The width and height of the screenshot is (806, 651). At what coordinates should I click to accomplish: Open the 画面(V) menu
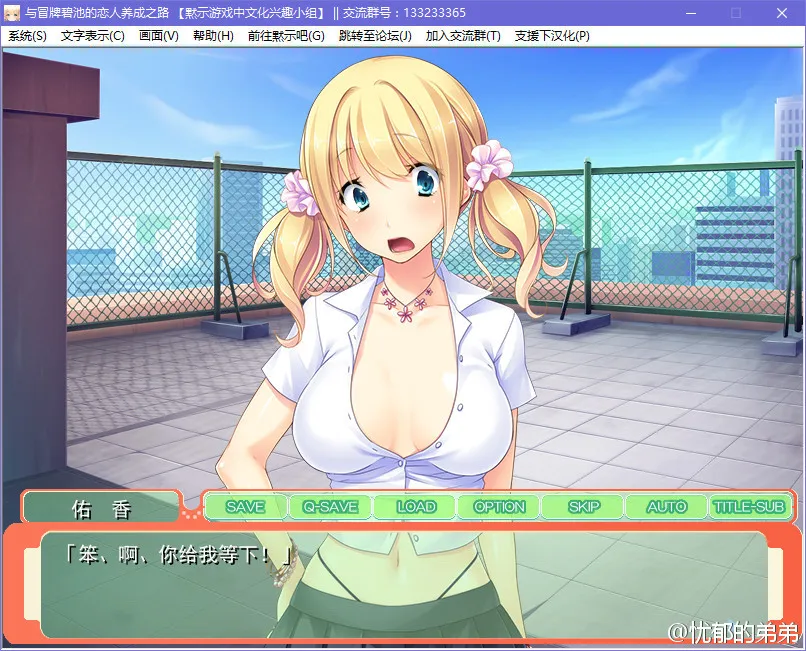[x=158, y=36]
